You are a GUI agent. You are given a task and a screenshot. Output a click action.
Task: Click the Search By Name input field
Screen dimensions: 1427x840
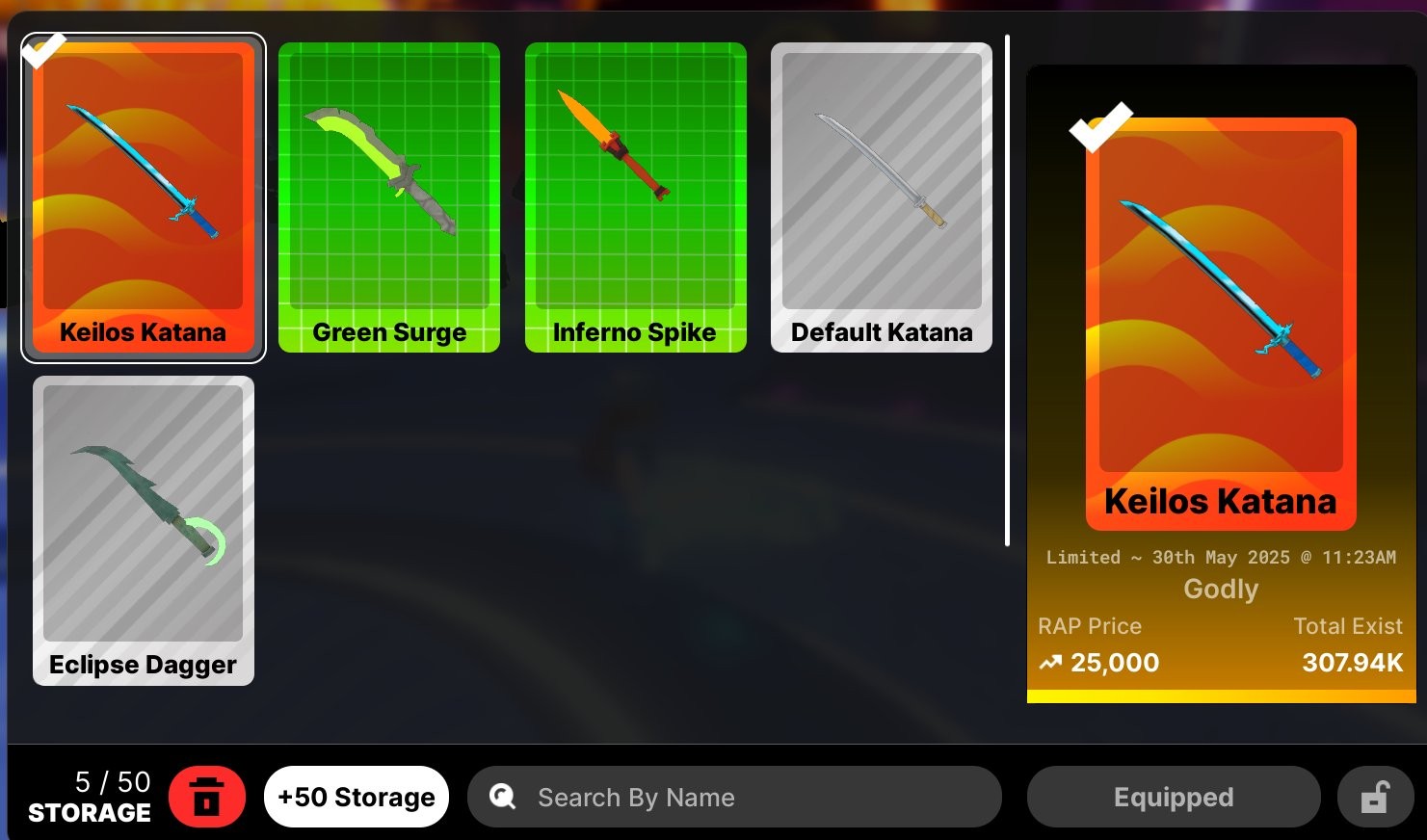point(732,797)
